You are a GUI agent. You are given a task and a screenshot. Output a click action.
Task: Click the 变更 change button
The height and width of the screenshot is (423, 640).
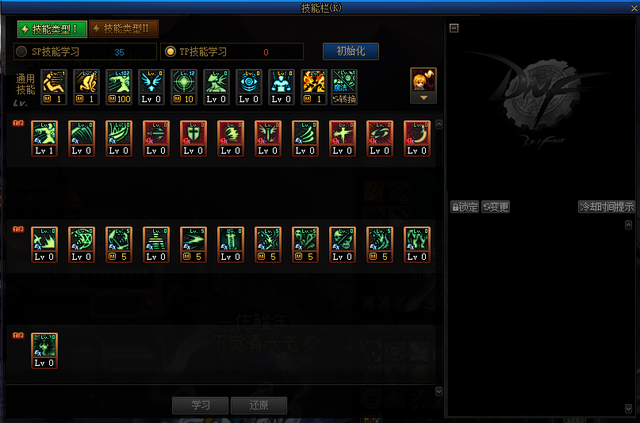[x=496, y=207]
